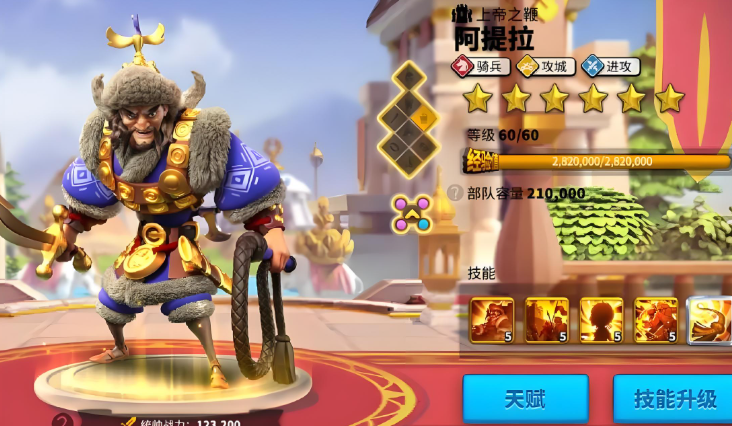View the skill with the bearded warrior face

(x=492, y=319)
